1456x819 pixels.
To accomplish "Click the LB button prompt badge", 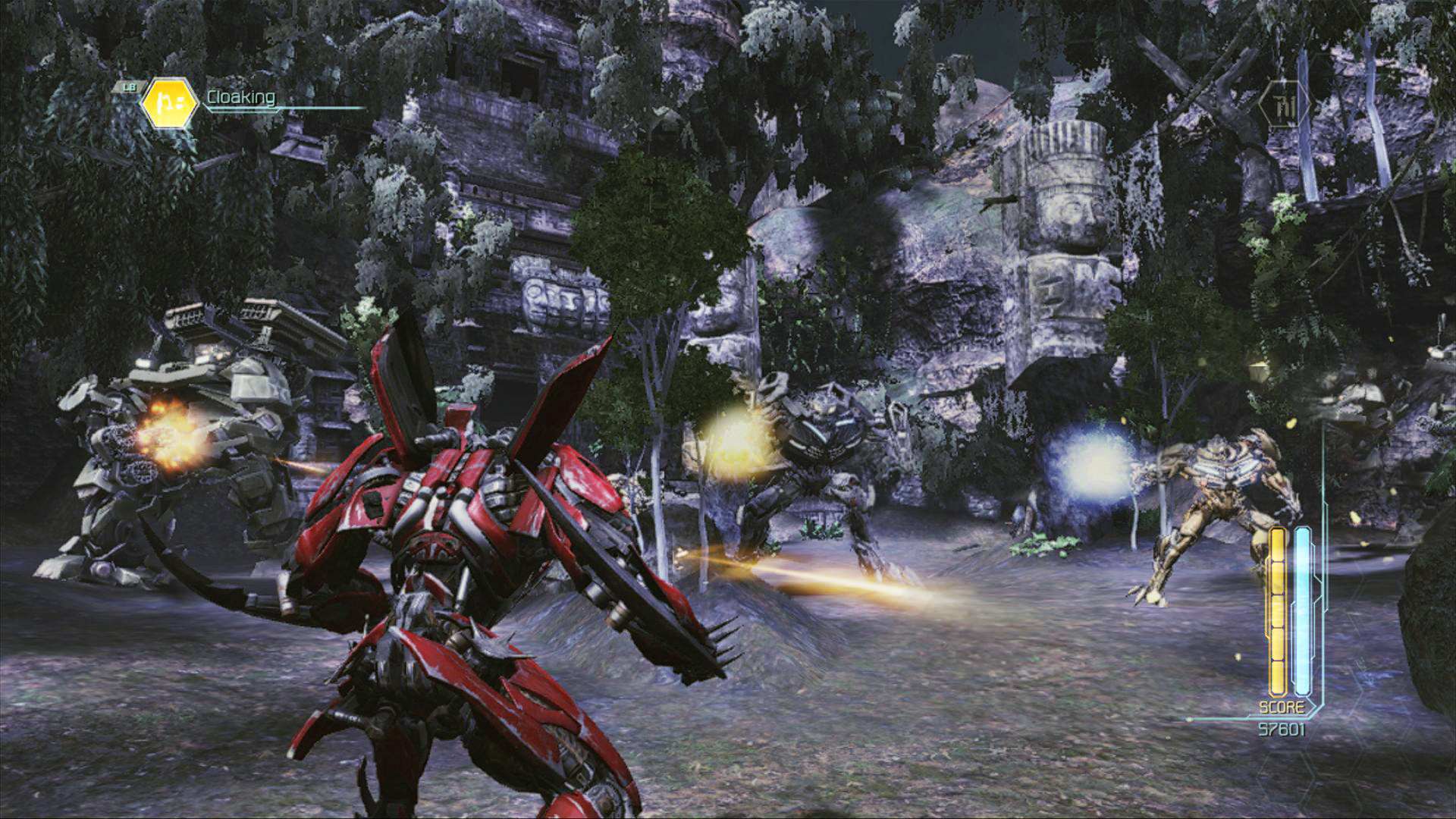I will [130, 87].
